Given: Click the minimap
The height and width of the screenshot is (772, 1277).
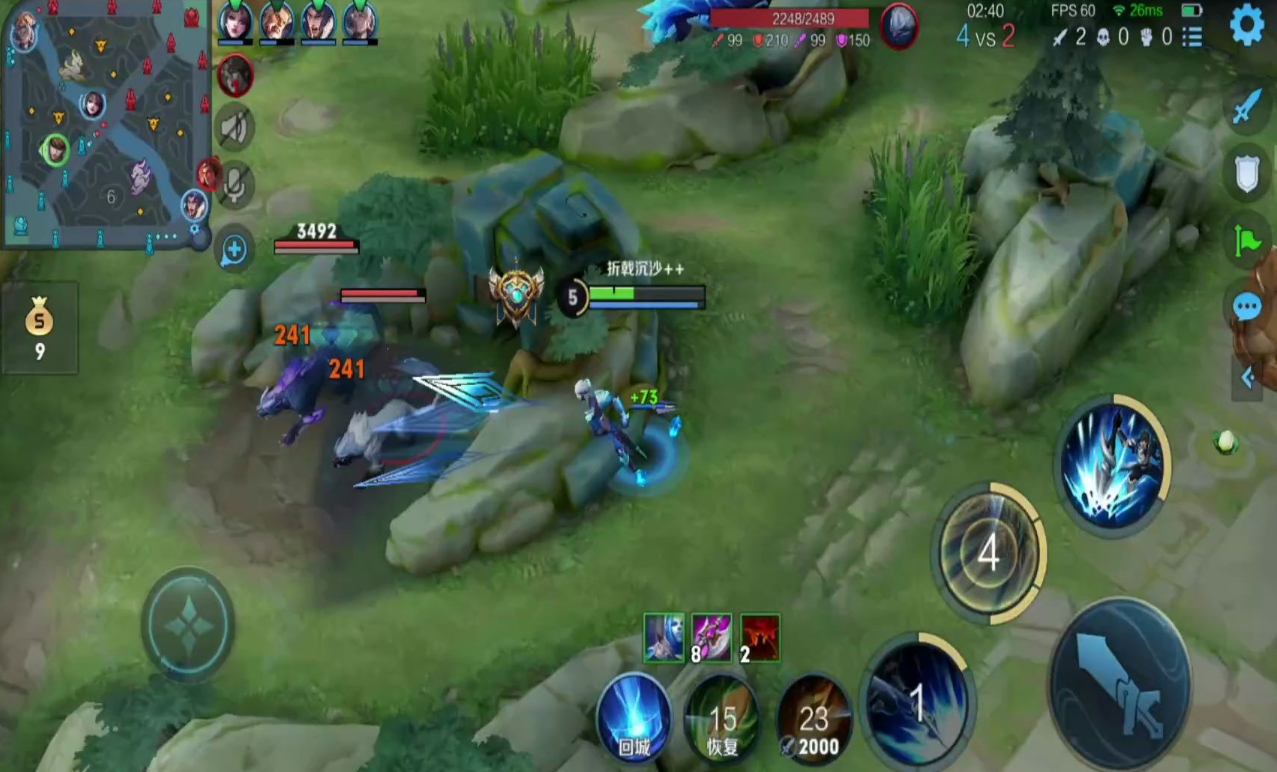Looking at the screenshot, I should pos(105,125).
